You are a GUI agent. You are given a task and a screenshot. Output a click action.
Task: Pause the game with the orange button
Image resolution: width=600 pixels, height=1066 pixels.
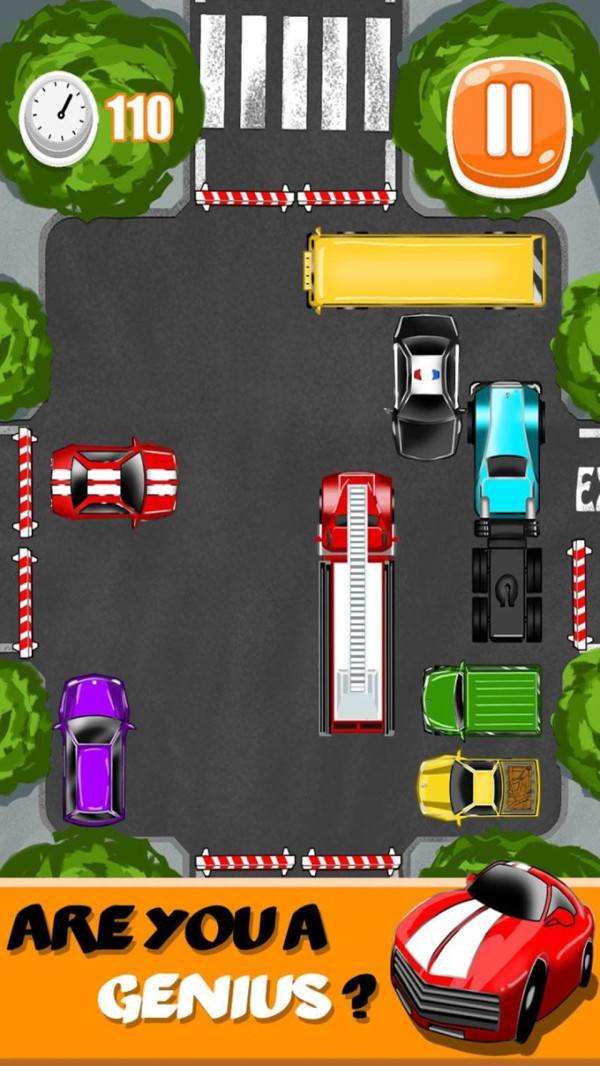(510, 125)
